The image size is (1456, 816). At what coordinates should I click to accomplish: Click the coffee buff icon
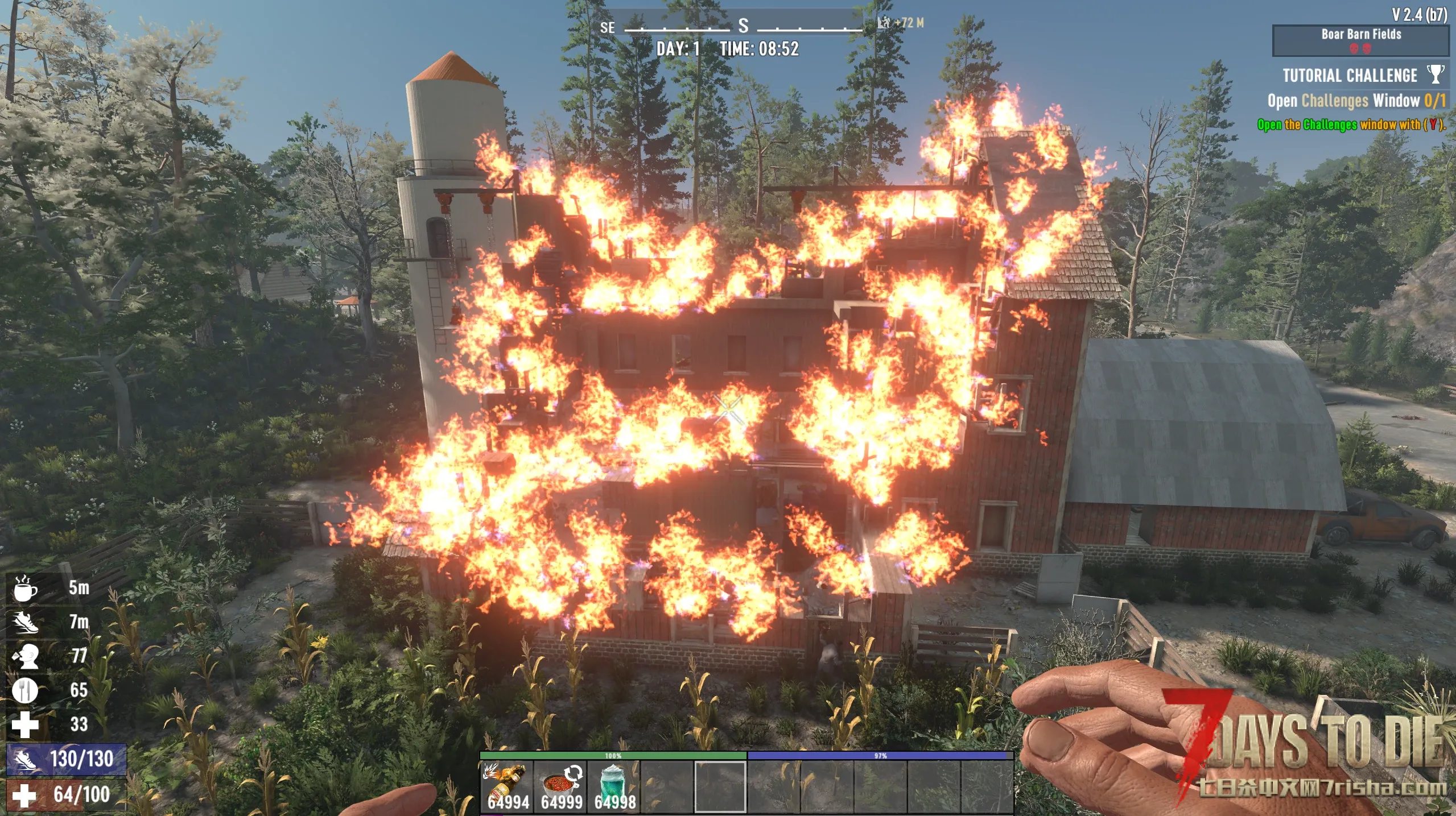click(x=25, y=588)
